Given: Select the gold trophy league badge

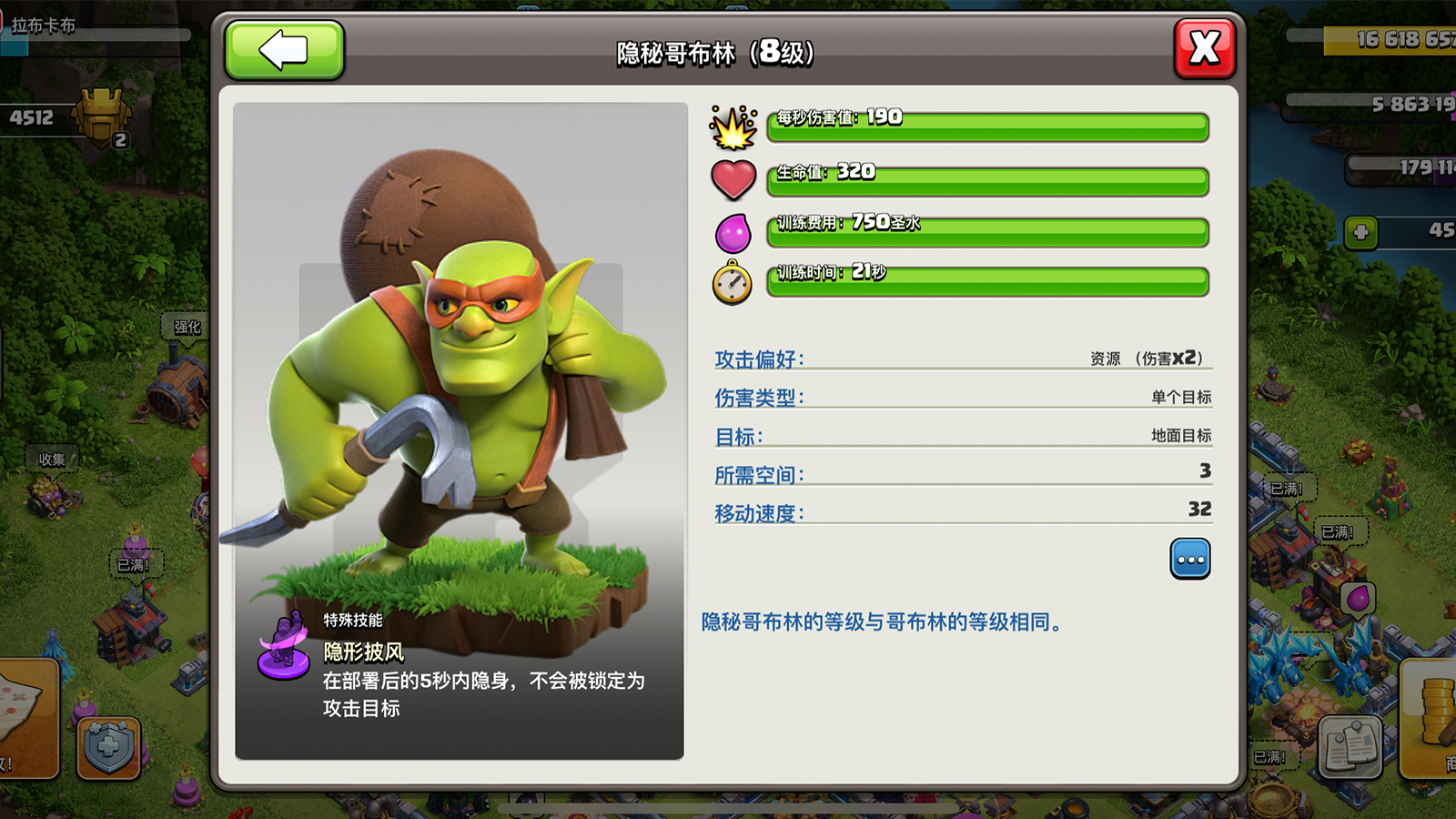Looking at the screenshot, I should [x=102, y=117].
